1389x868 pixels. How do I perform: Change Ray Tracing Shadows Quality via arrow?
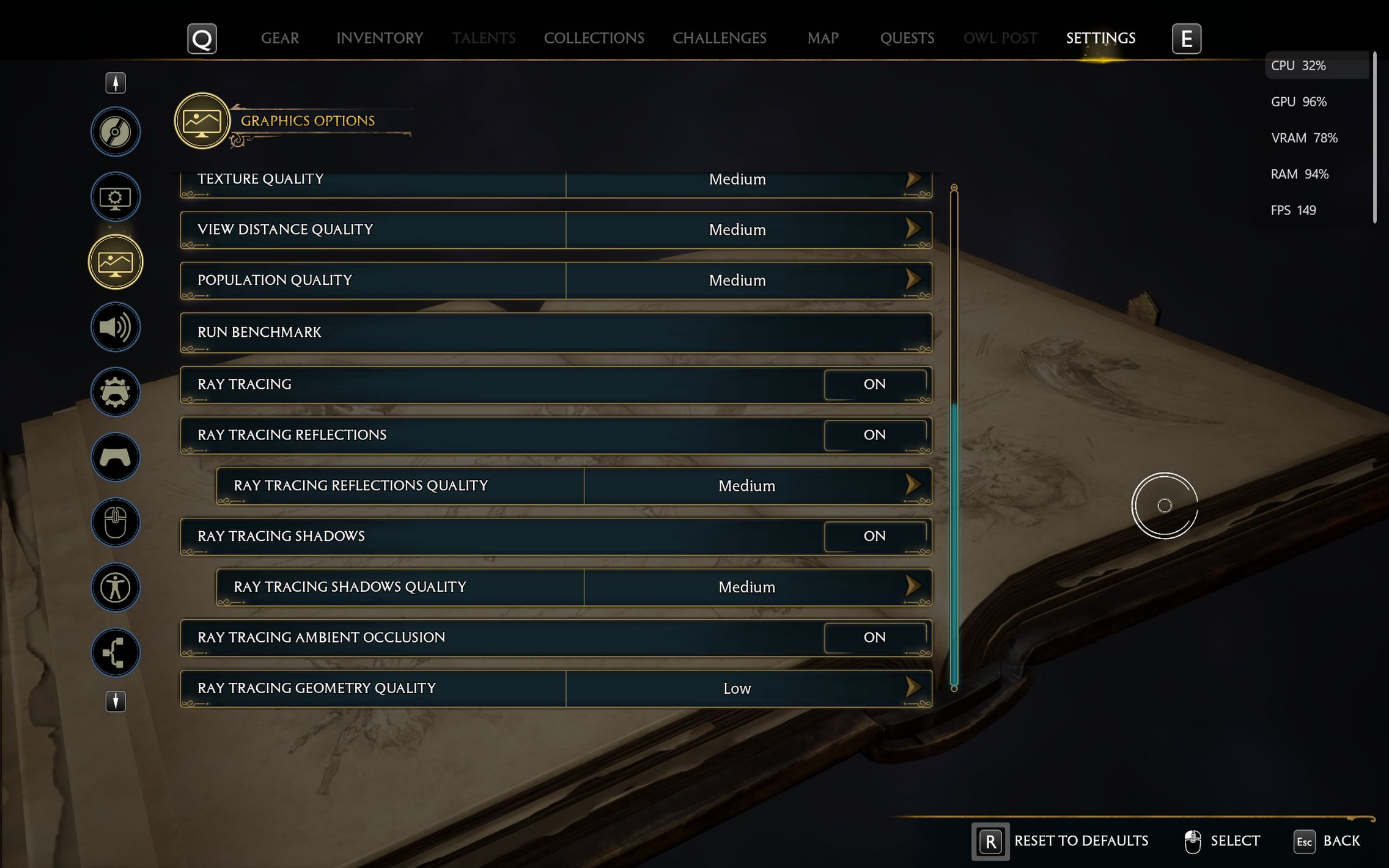coord(913,586)
